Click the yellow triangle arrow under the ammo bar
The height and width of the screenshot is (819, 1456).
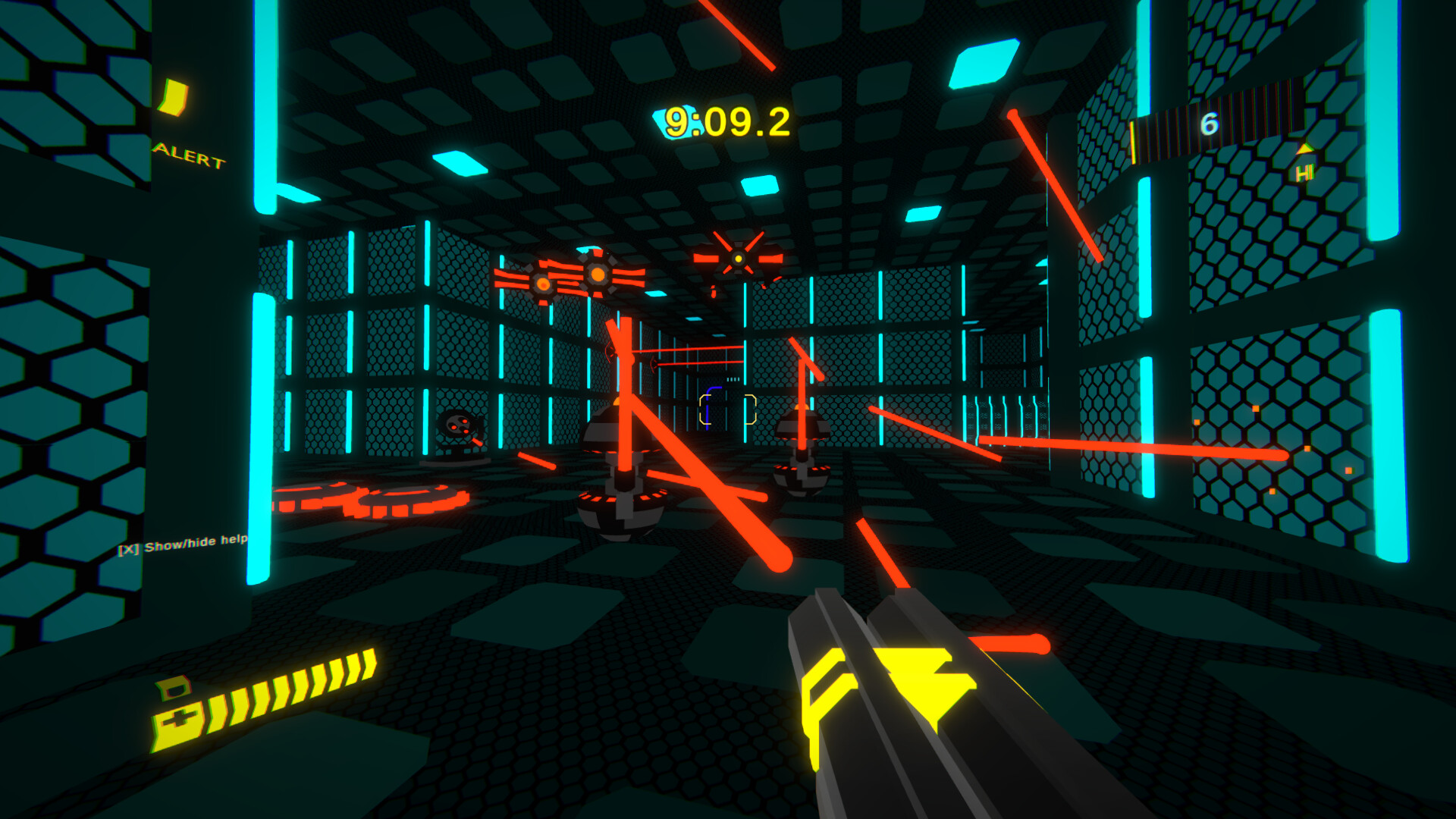(x=1304, y=150)
